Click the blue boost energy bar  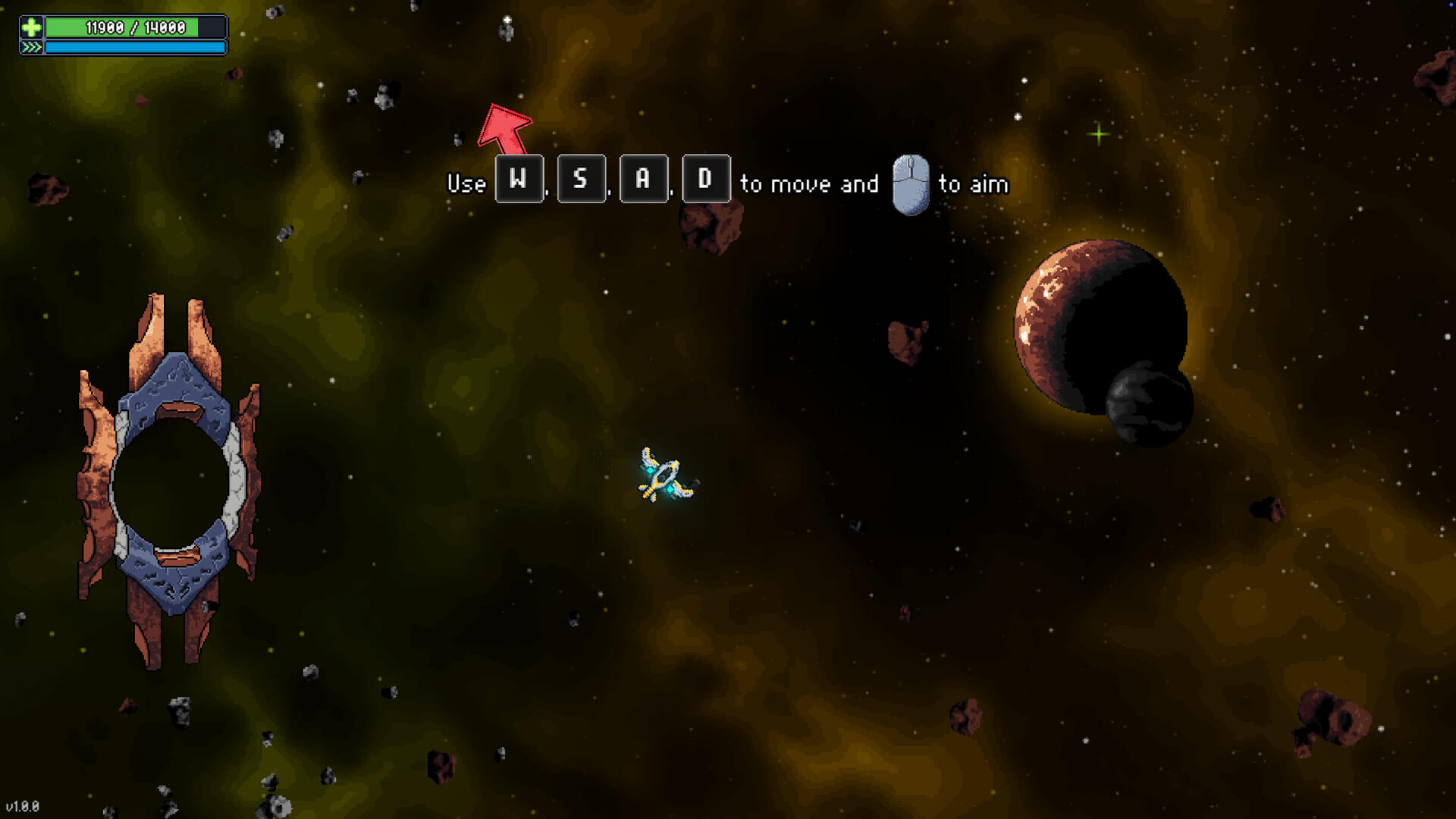pos(135,49)
